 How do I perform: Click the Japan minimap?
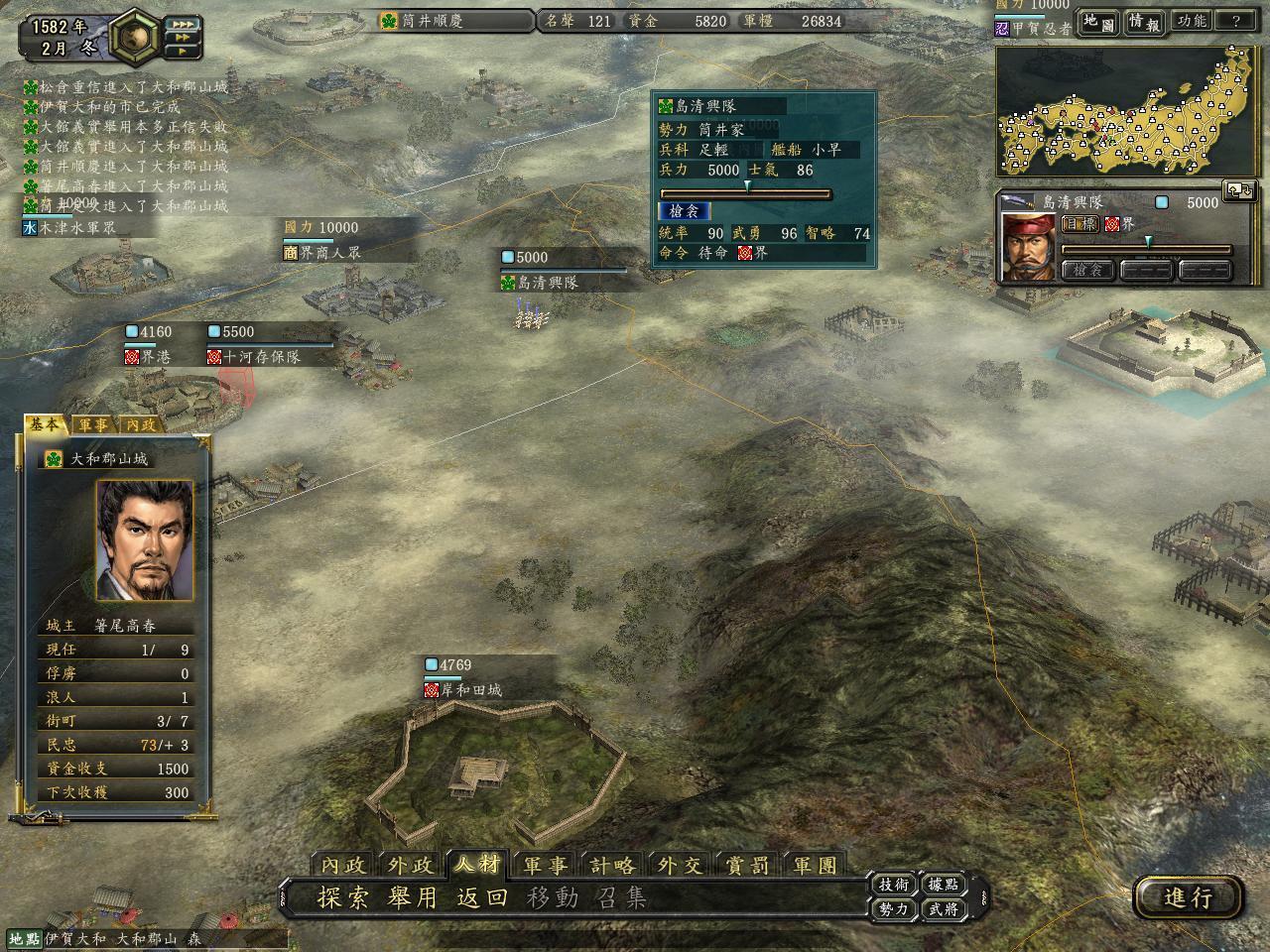coord(1128,111)
